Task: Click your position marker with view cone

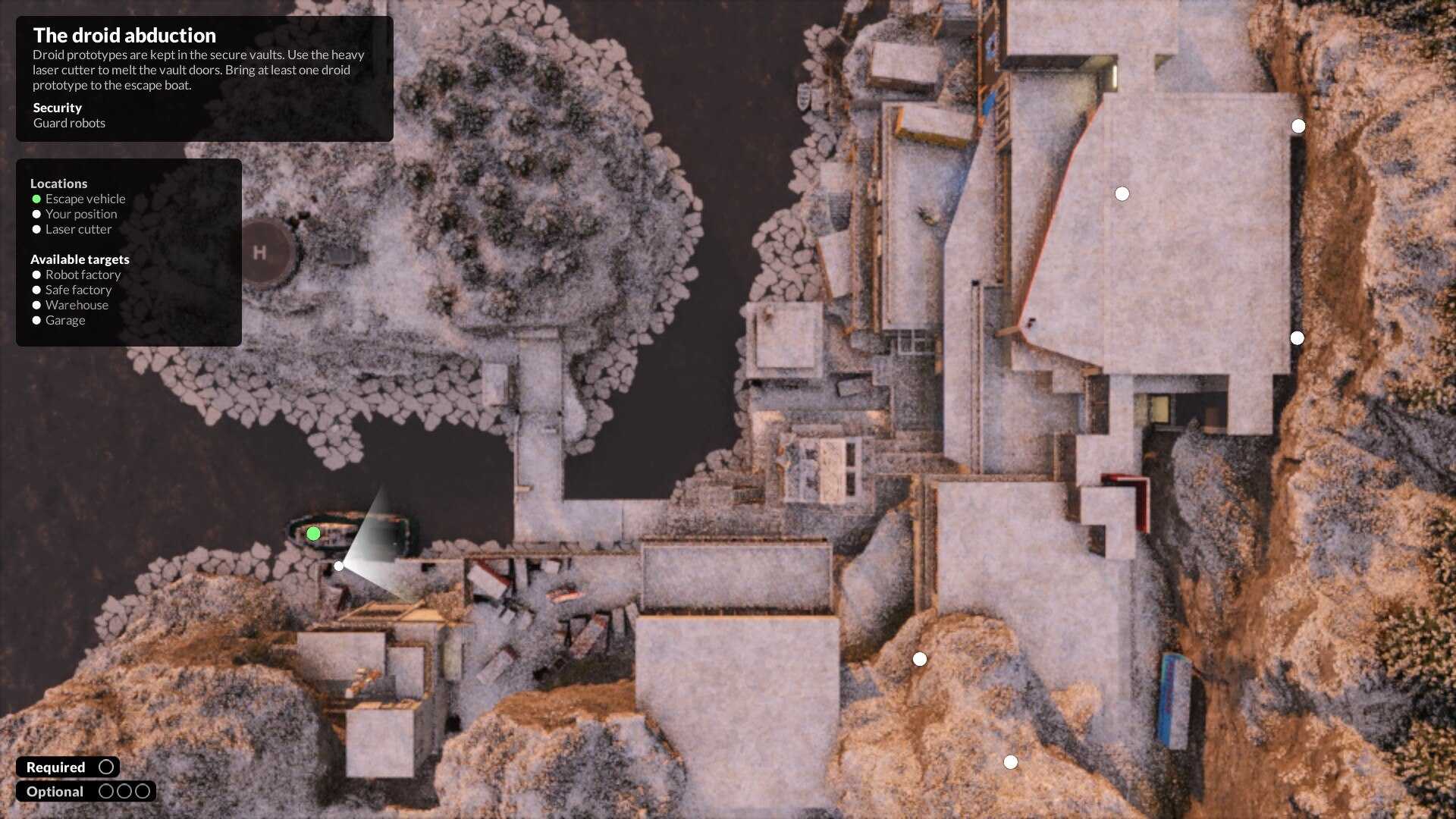Action: (339, 566)
